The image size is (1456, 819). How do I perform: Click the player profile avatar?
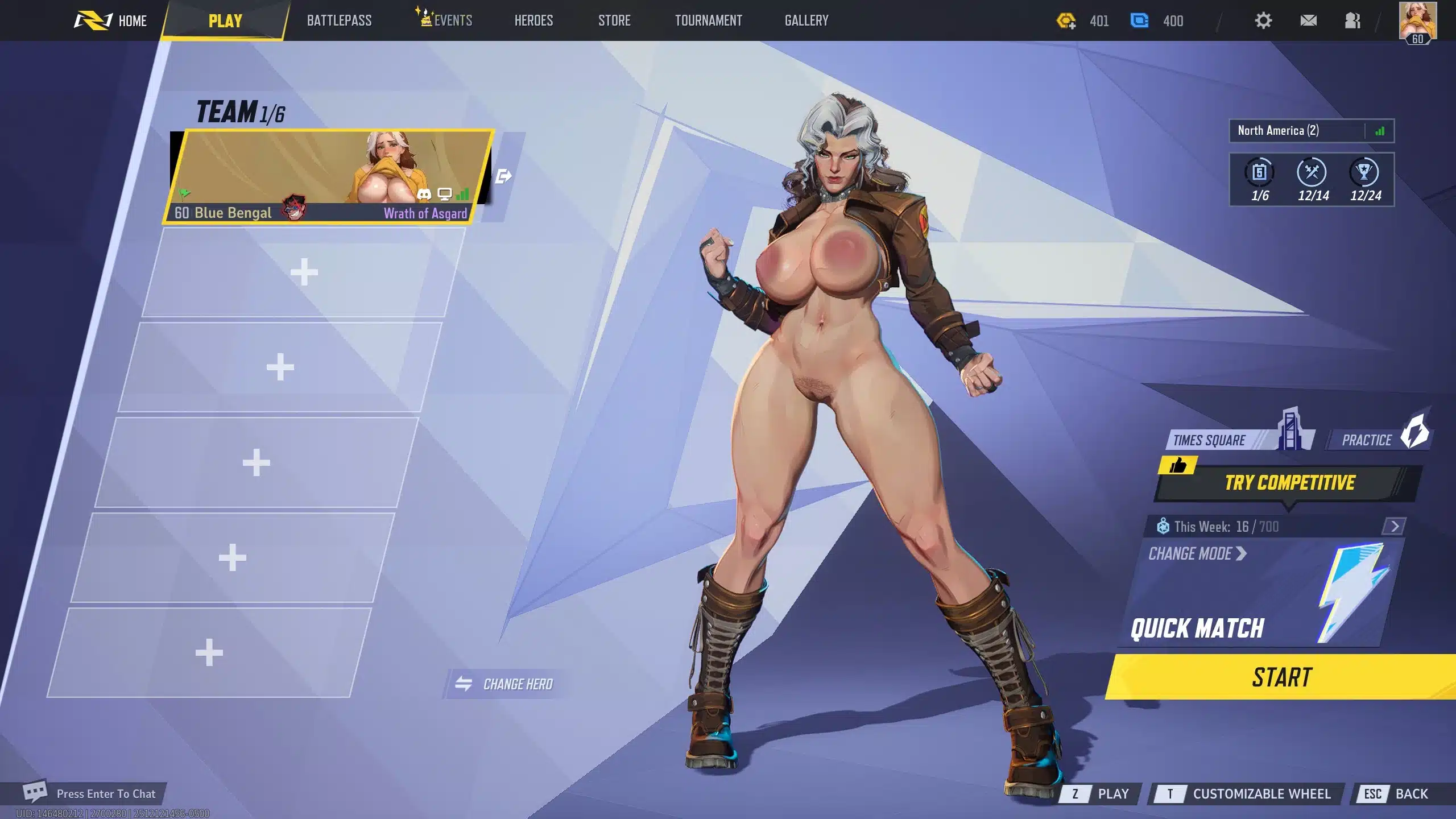[x=1418, y=21]
